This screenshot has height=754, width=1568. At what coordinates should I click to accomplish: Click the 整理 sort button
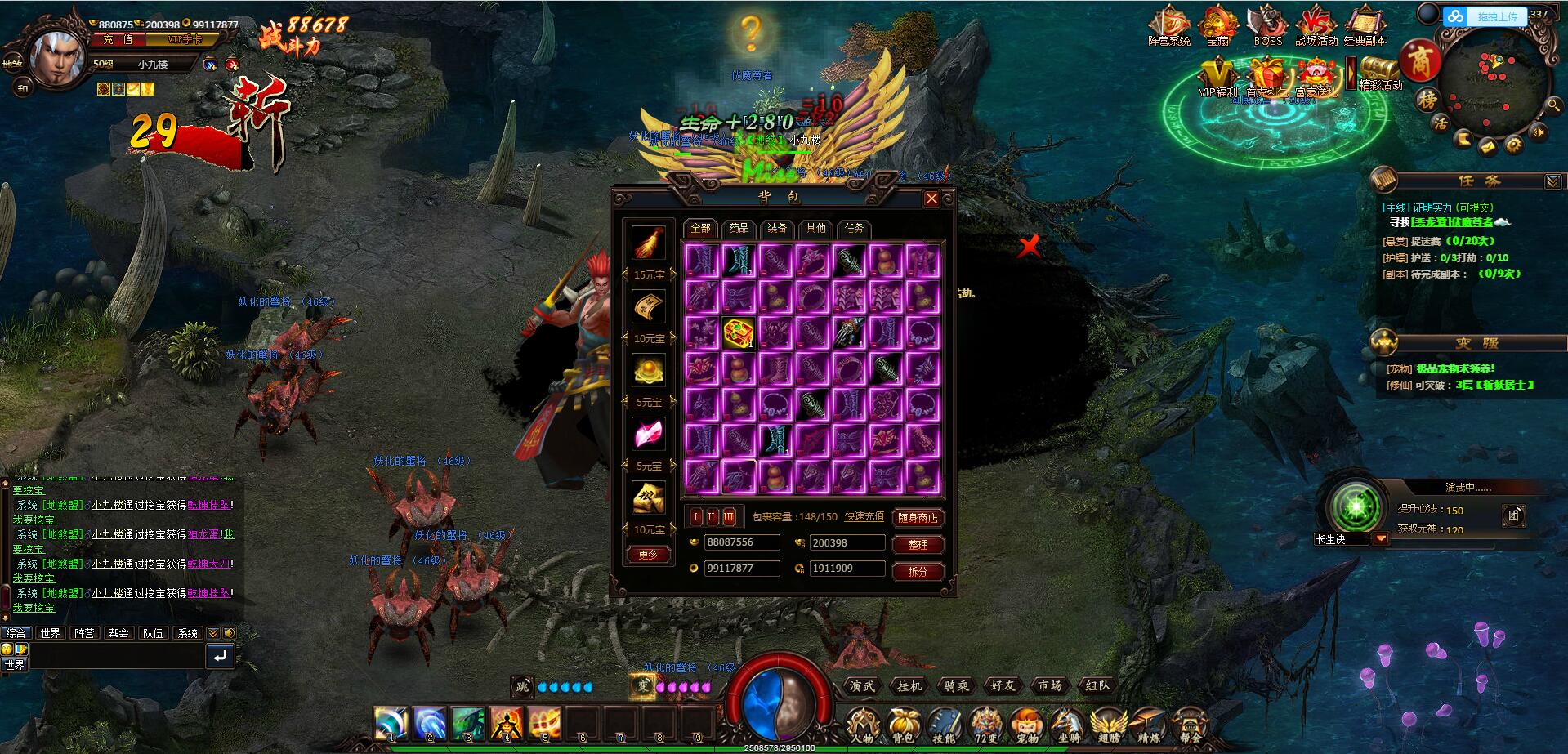[x=918, y=544]
